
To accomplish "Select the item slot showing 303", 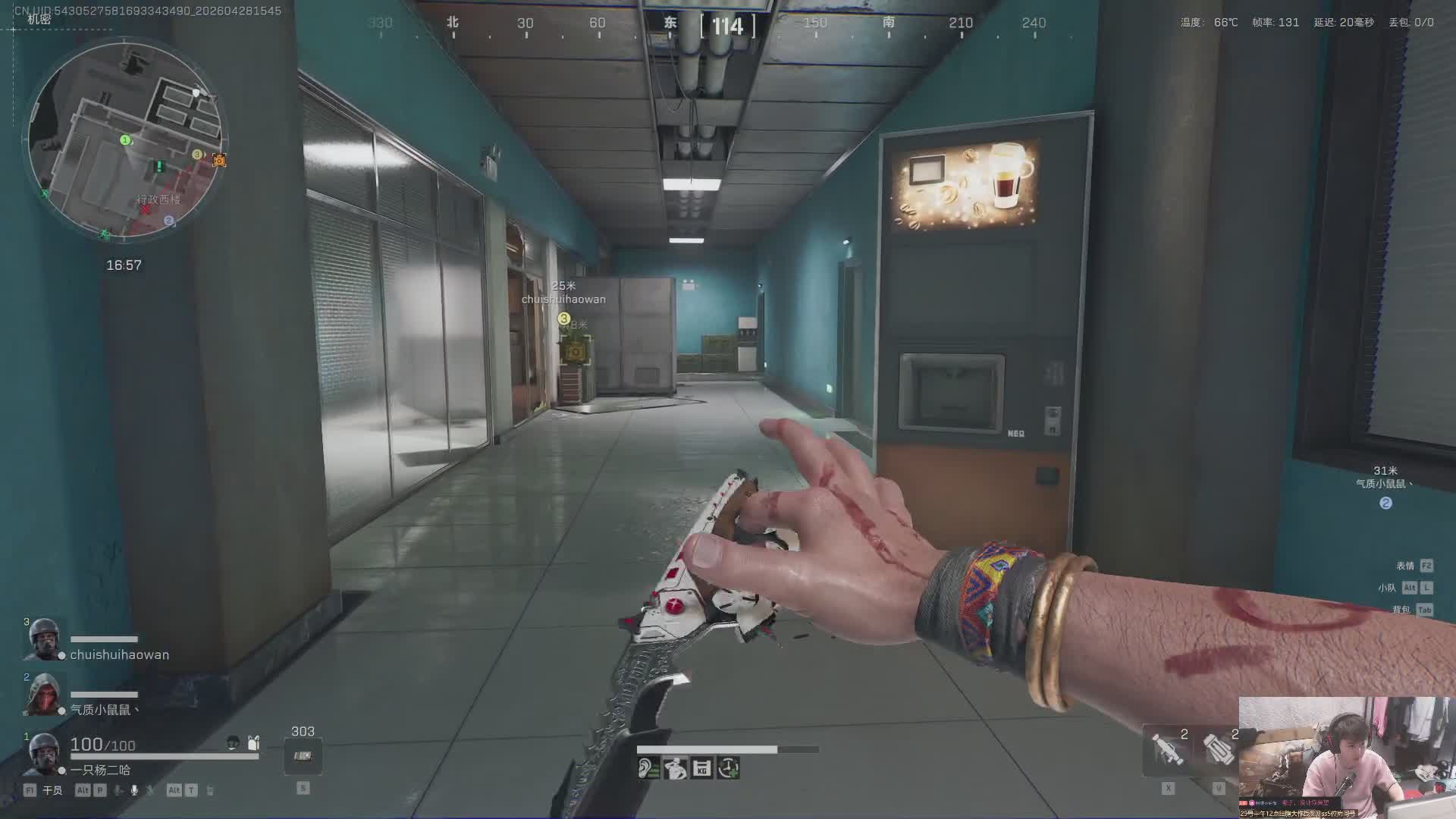I will click(303, 756).
